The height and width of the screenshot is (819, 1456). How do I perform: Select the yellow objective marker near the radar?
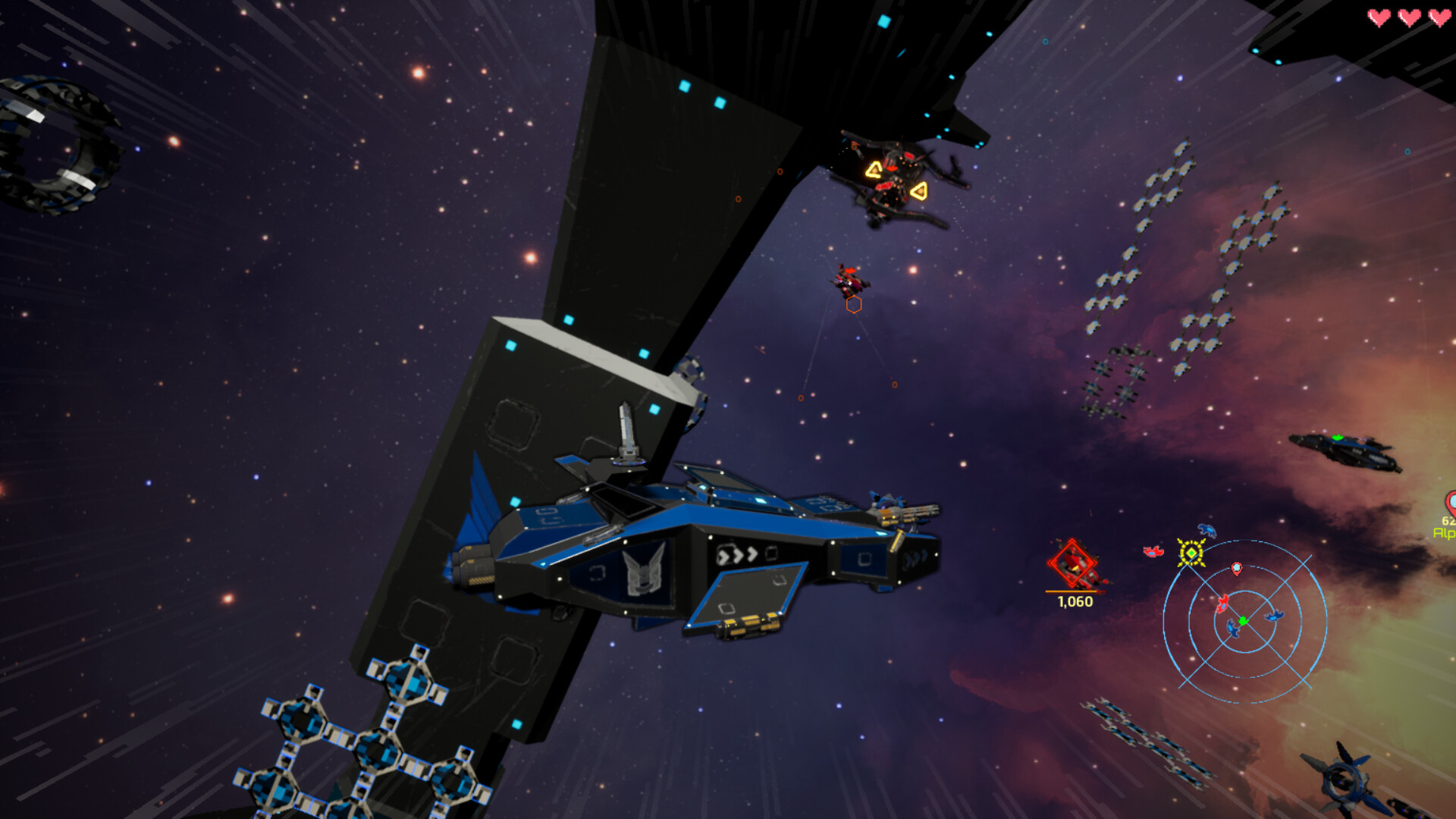[x=1191, y=552]
